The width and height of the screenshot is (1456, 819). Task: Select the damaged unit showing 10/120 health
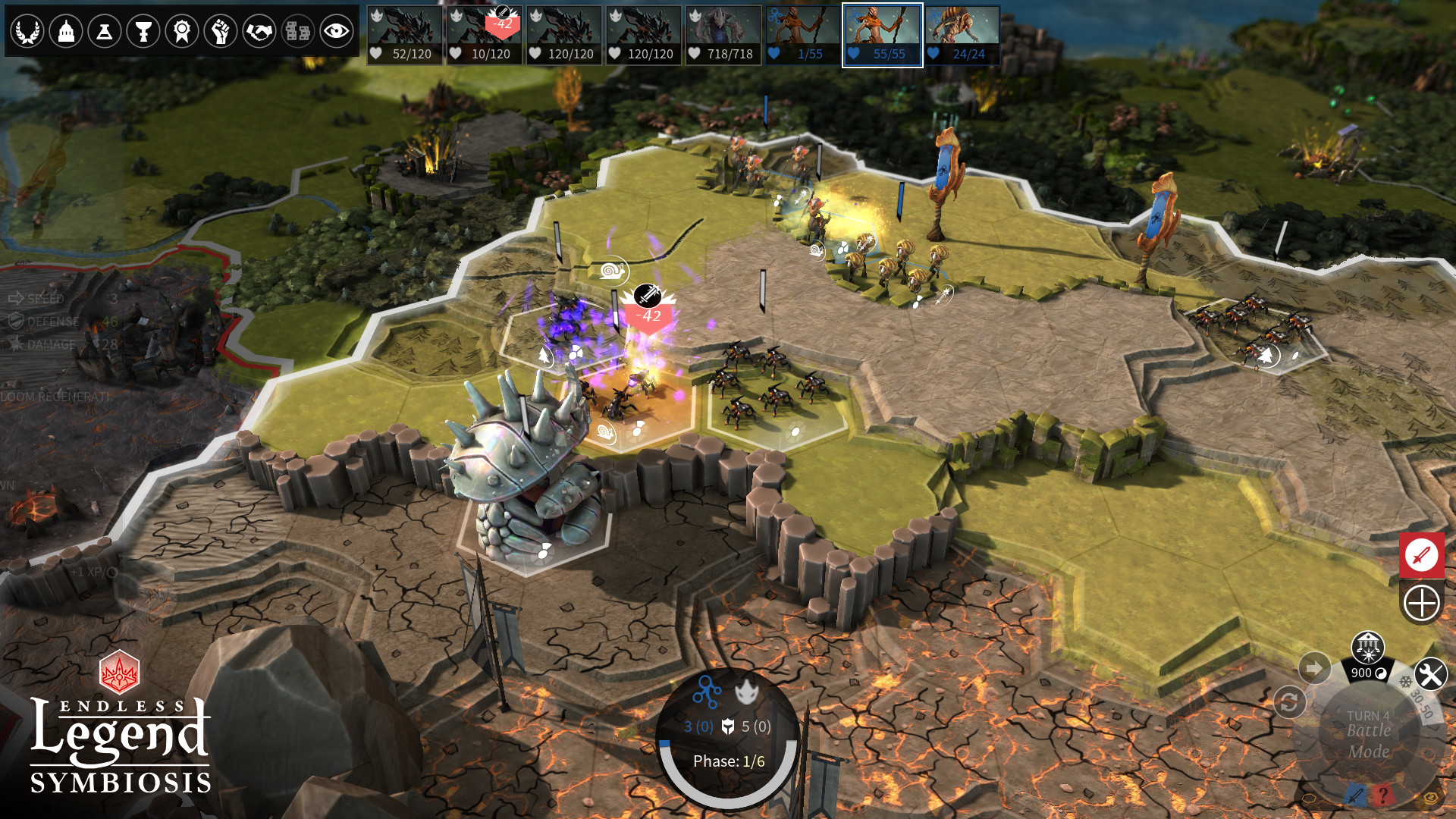[x=485, y=36]
